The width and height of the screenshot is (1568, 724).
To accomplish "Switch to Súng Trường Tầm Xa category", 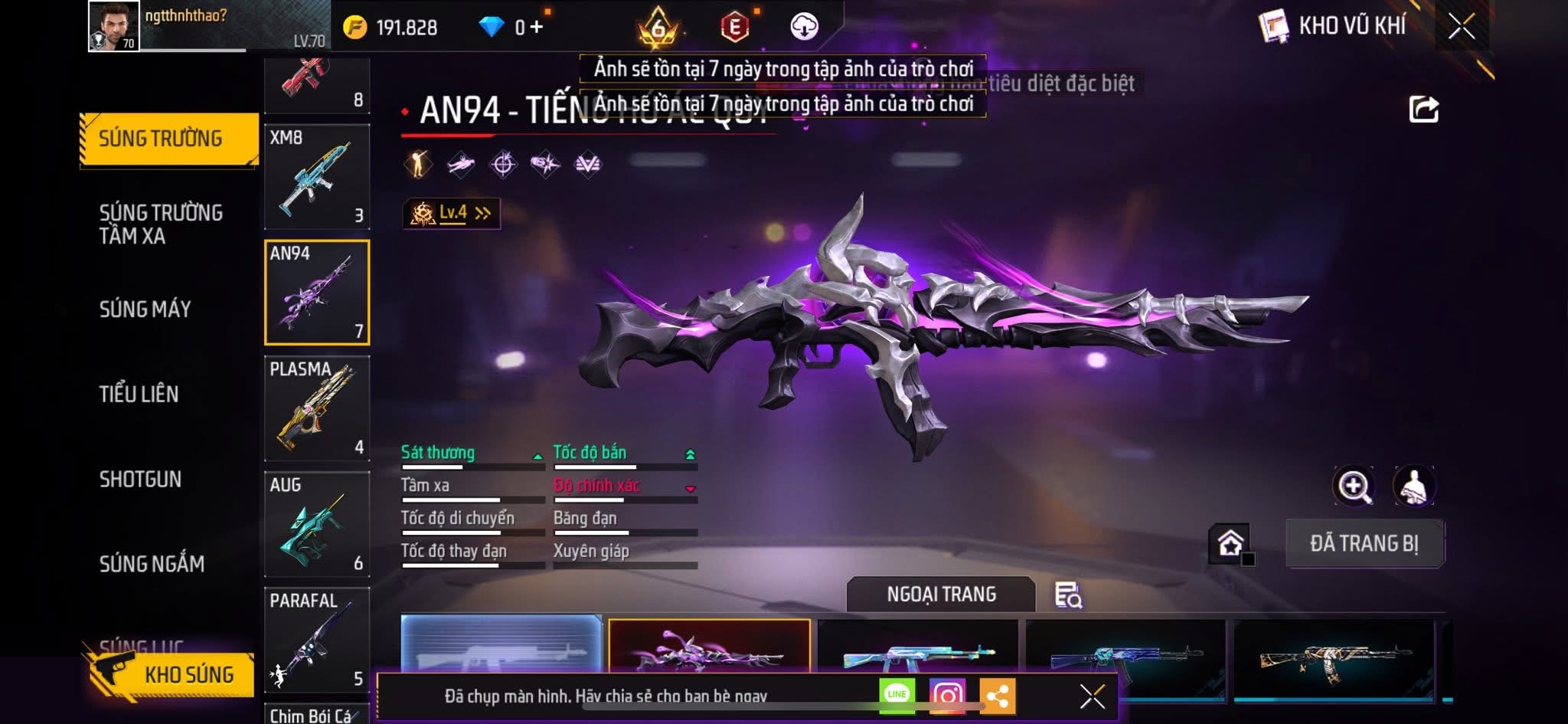I will (161, 224).
